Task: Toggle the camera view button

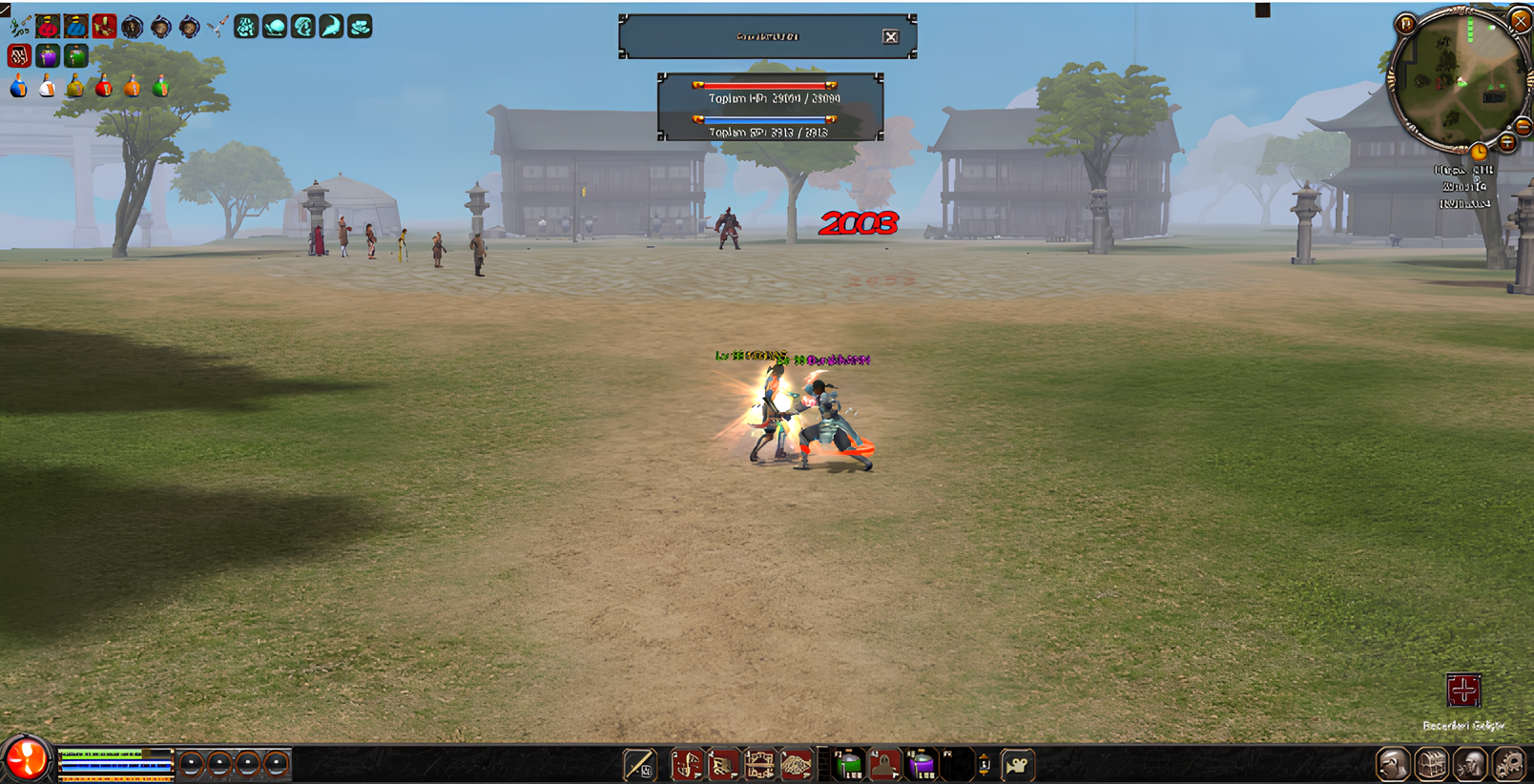Action: 1018,765
